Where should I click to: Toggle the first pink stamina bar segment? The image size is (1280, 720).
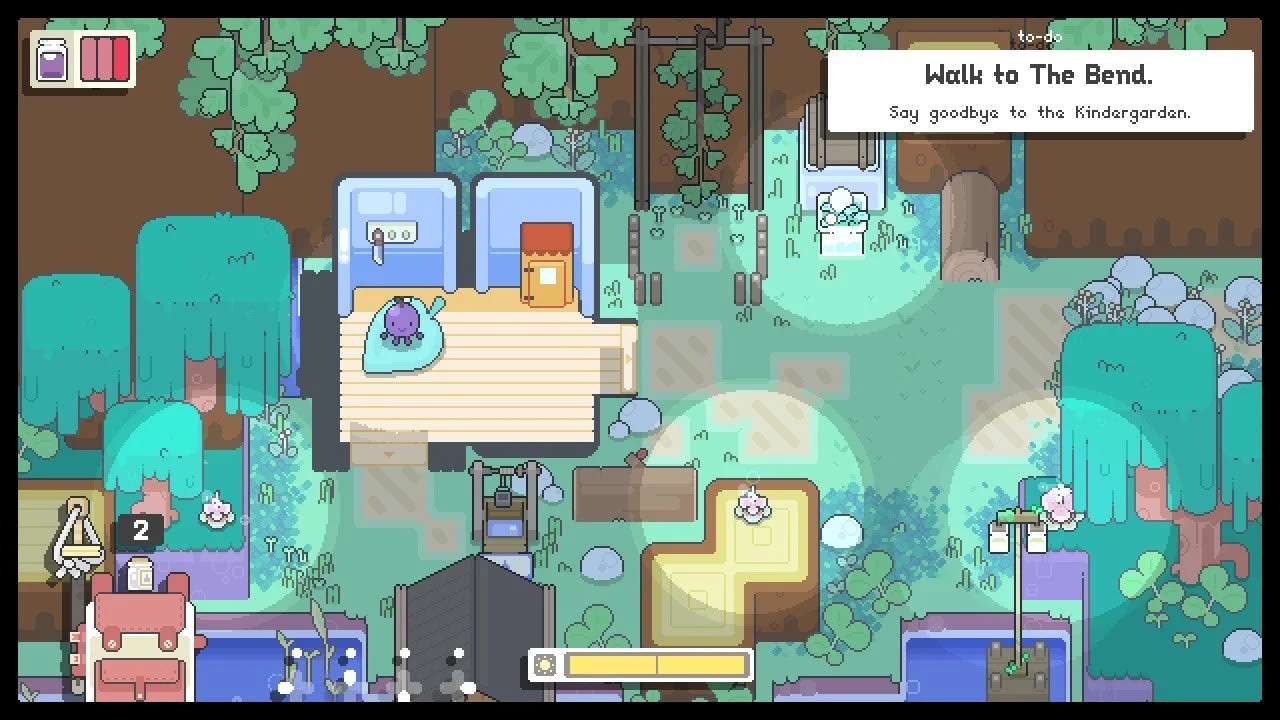pyautogui.click(x=90, y=58)
